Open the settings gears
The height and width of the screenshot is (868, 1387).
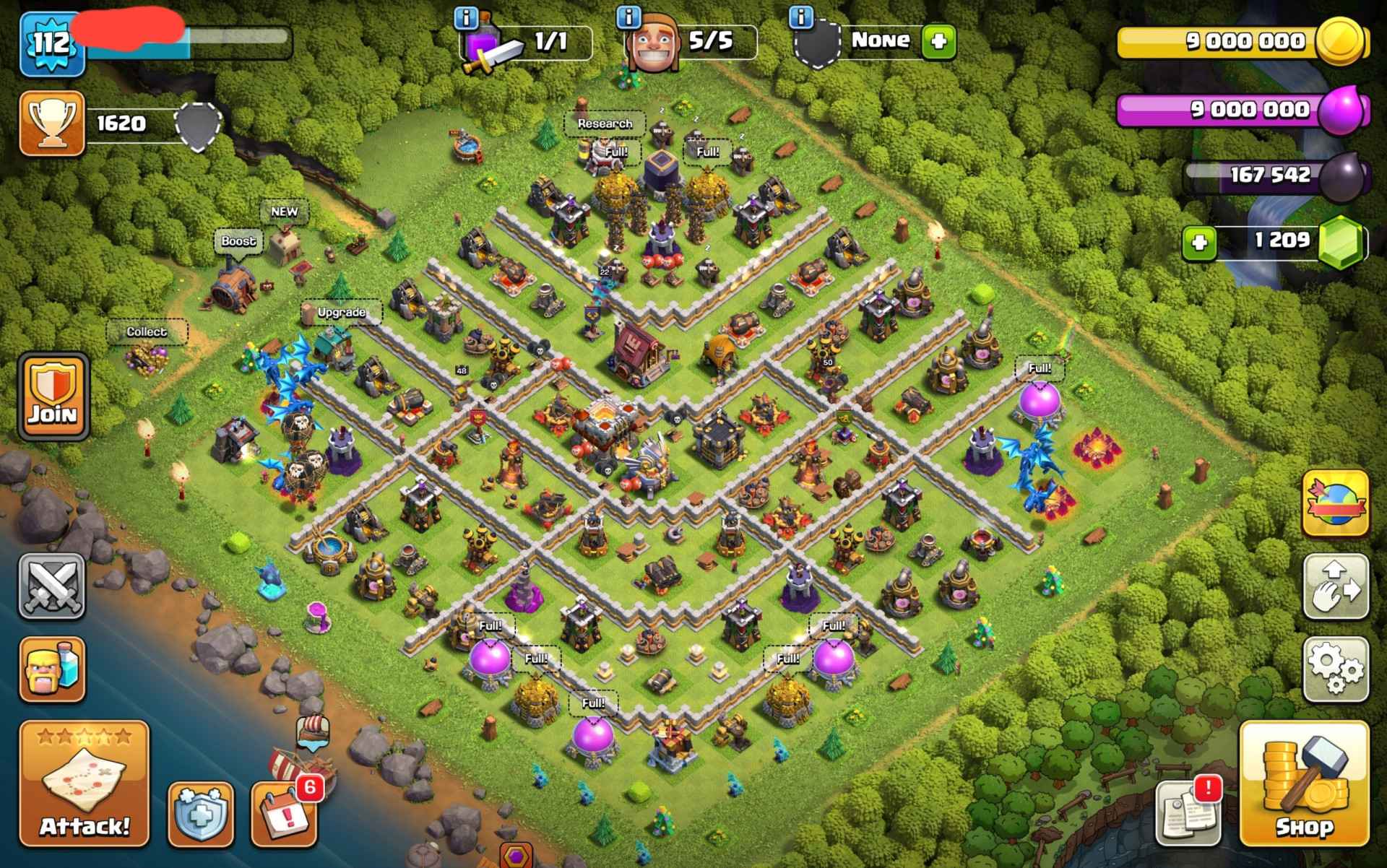tap(1336, 669)
